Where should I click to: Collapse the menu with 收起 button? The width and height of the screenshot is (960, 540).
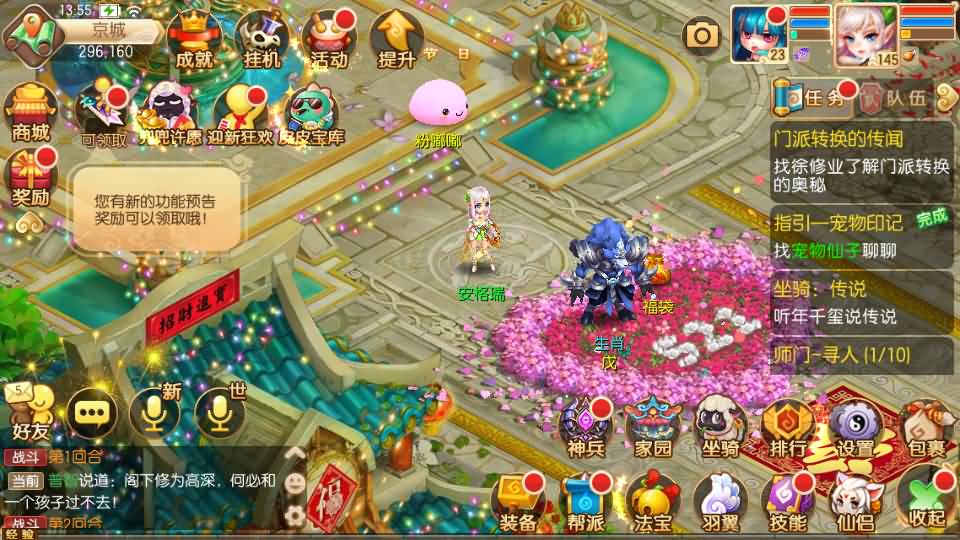pyautogui.click(x=926, y=502)
